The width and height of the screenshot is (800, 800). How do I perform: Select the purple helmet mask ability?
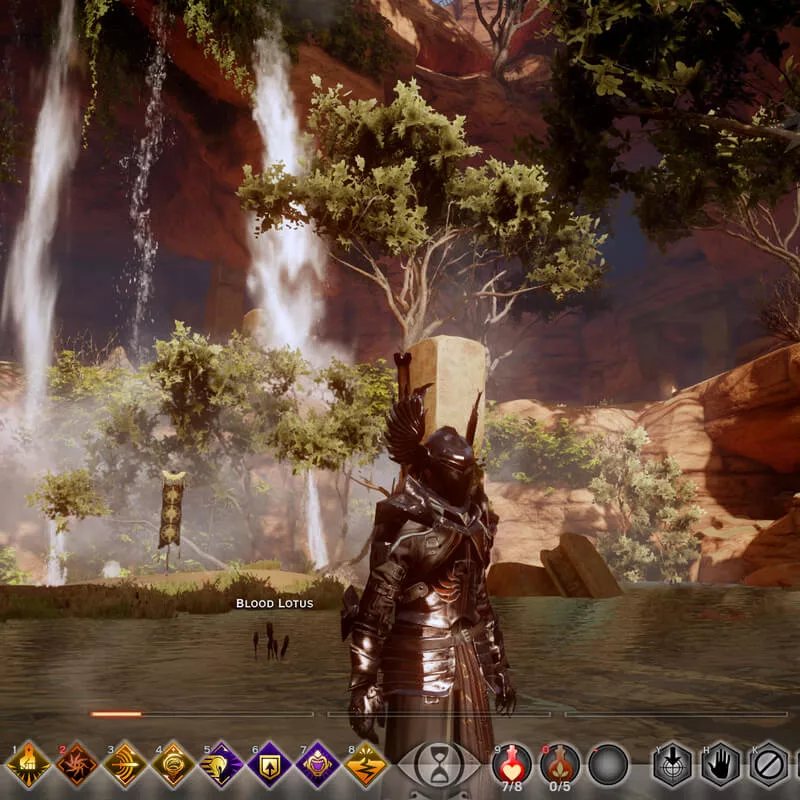click(x=317, y=765)
